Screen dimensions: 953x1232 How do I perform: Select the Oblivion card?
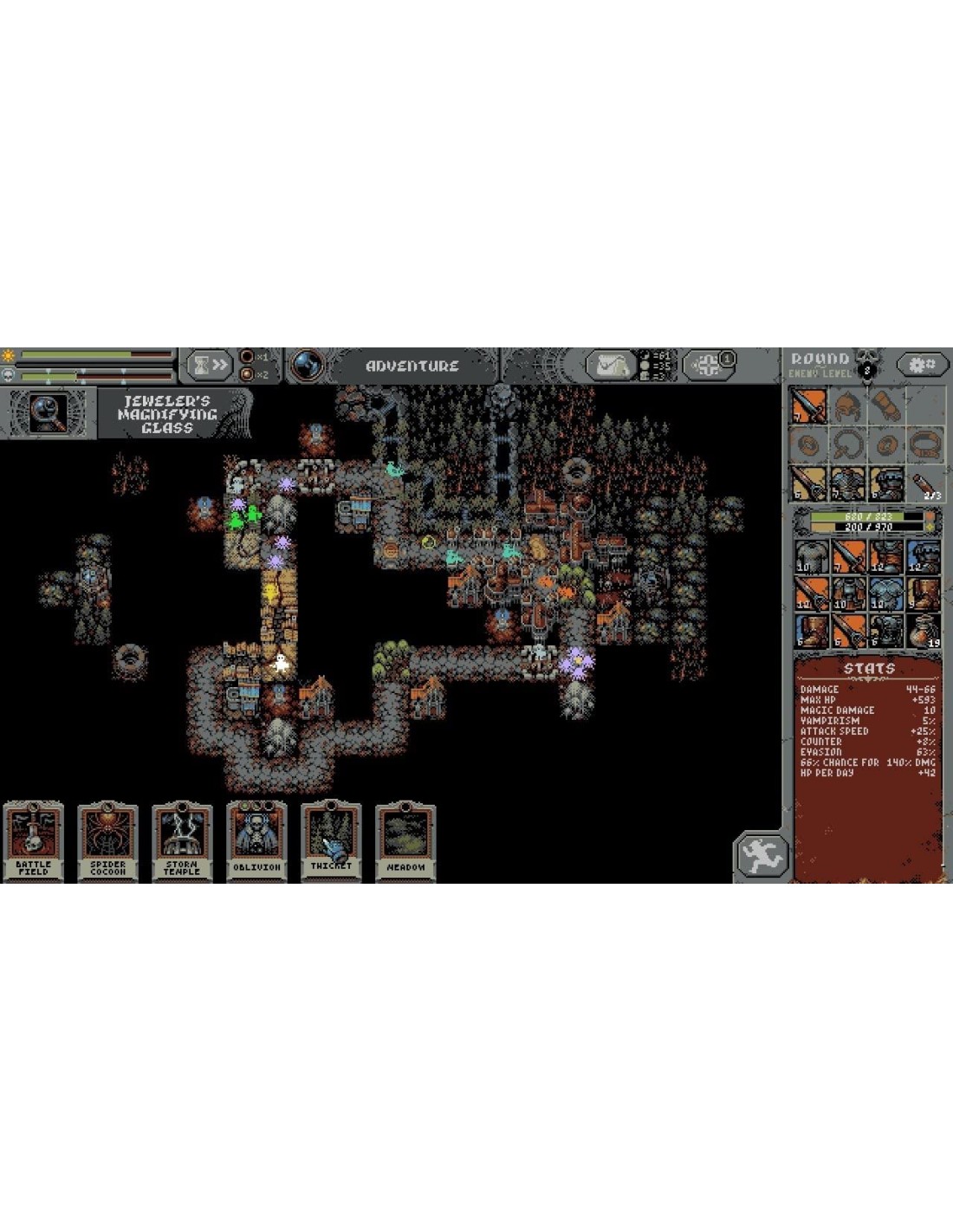tap(256, 840)
